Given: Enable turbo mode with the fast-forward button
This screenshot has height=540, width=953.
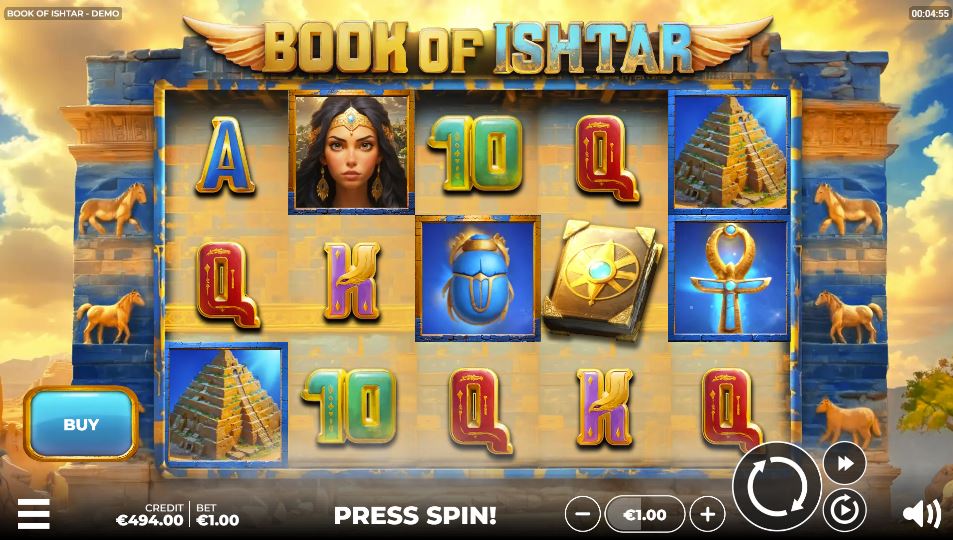Looking at the screenshot, I should [x=844, y=463].
